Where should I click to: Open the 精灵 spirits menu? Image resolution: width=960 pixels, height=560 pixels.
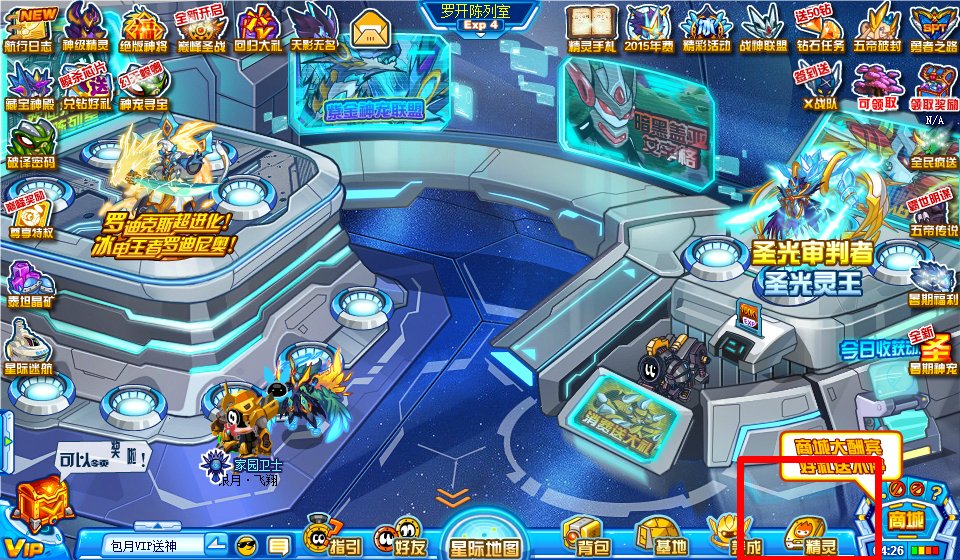[x=808, y=537]
